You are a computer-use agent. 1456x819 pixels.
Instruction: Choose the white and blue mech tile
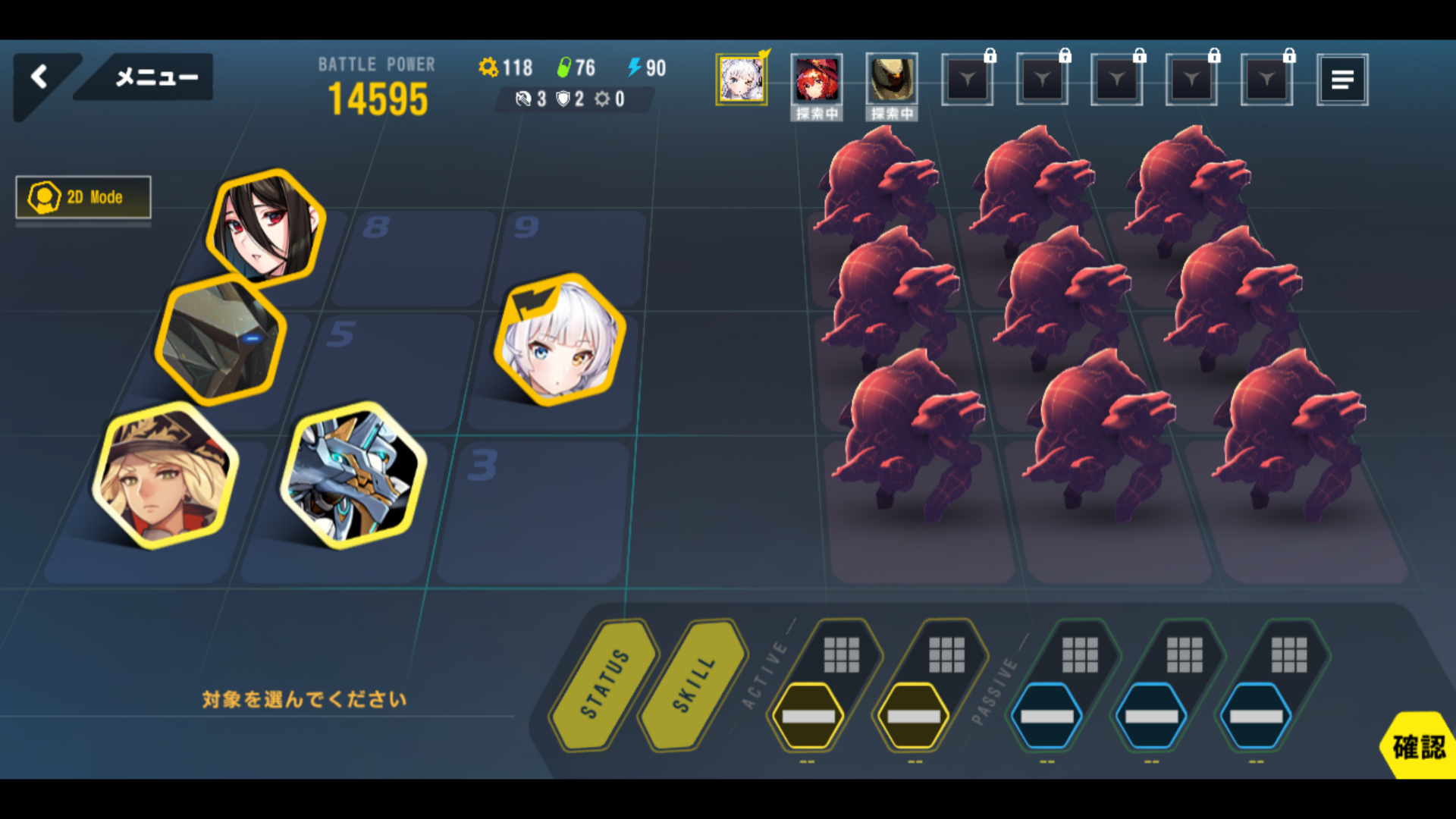353,475
